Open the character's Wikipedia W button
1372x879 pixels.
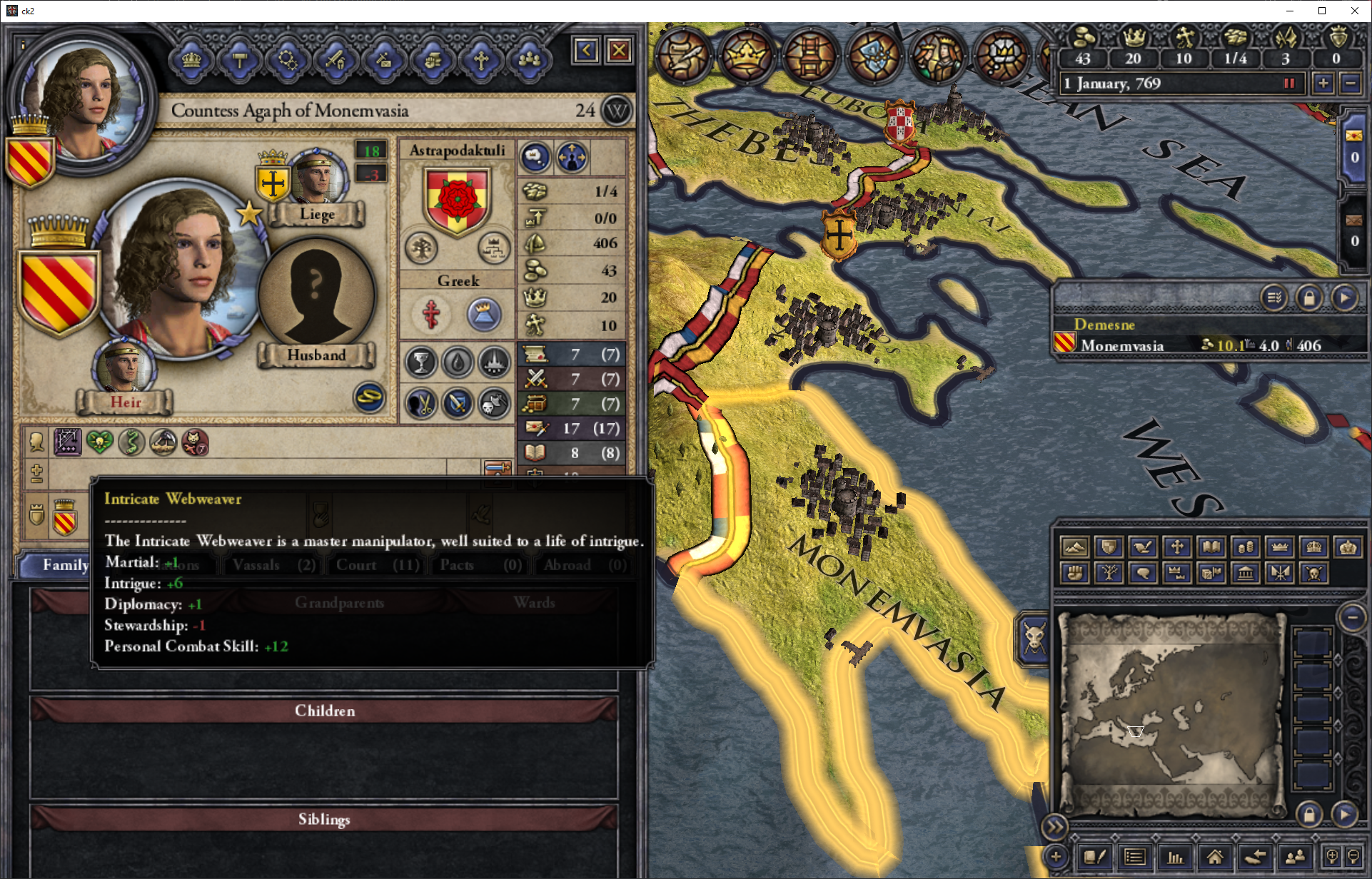tap(617, 111)
